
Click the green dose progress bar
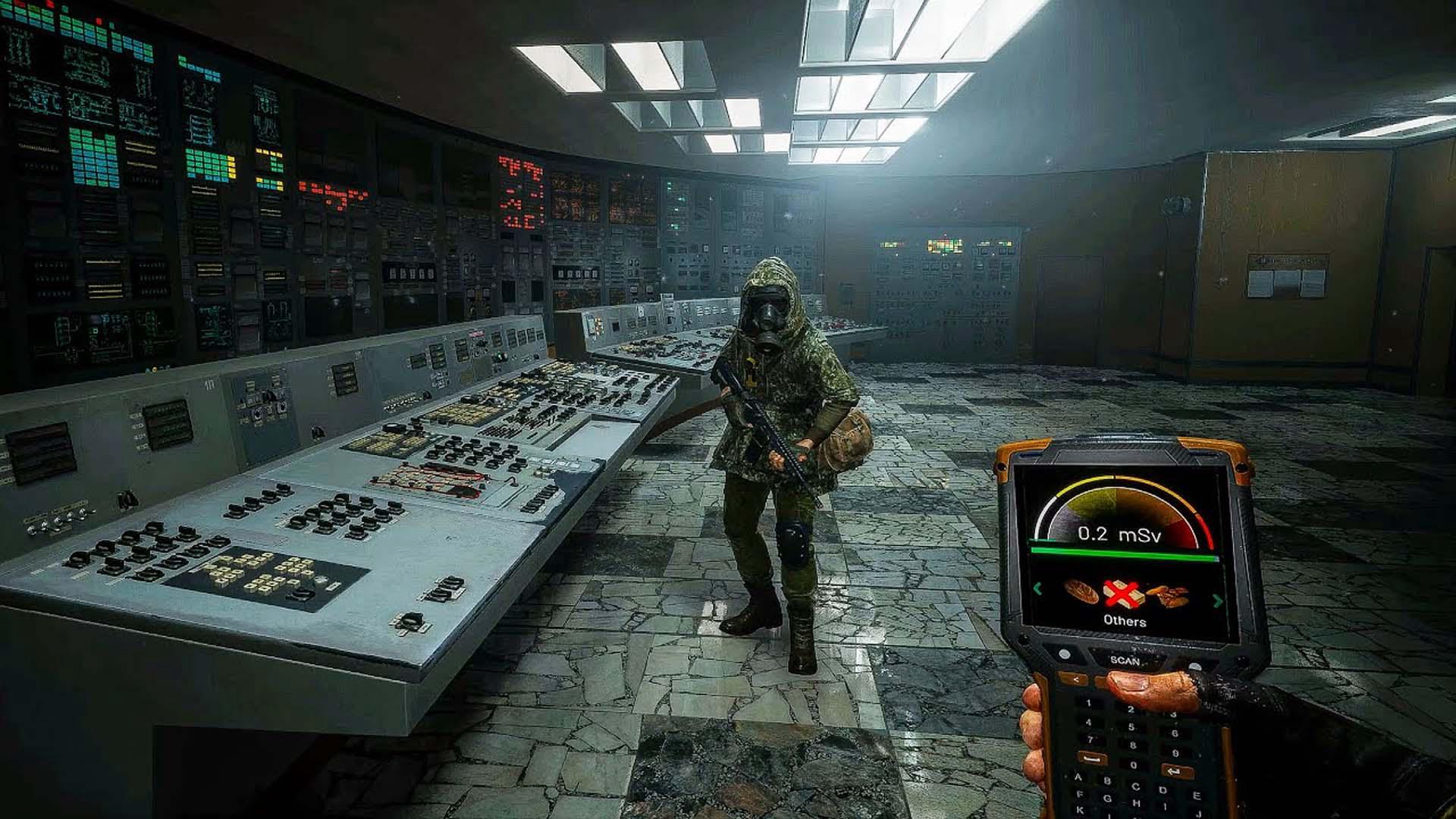1122,554
